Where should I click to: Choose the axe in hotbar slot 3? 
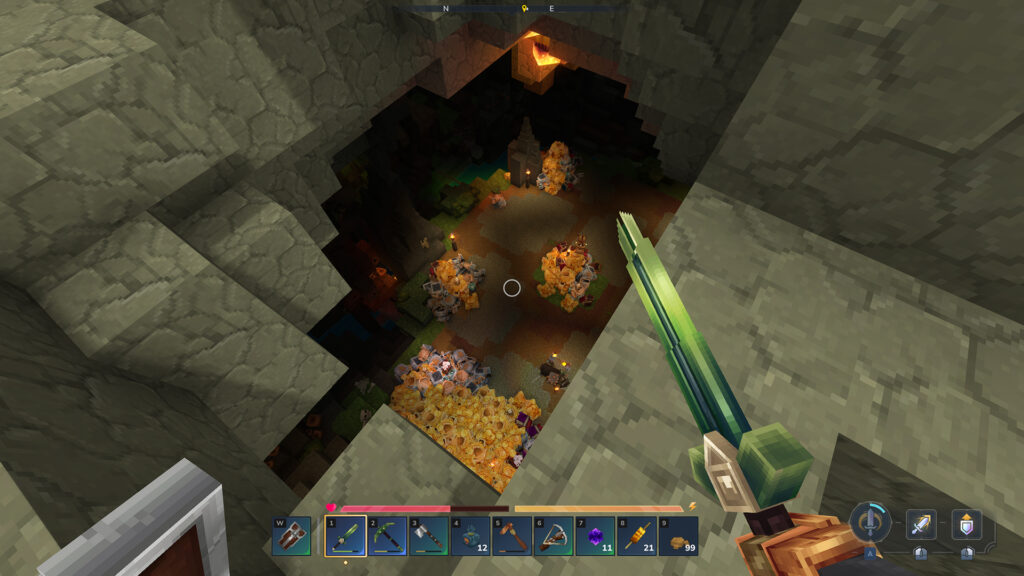coord(428,536)
